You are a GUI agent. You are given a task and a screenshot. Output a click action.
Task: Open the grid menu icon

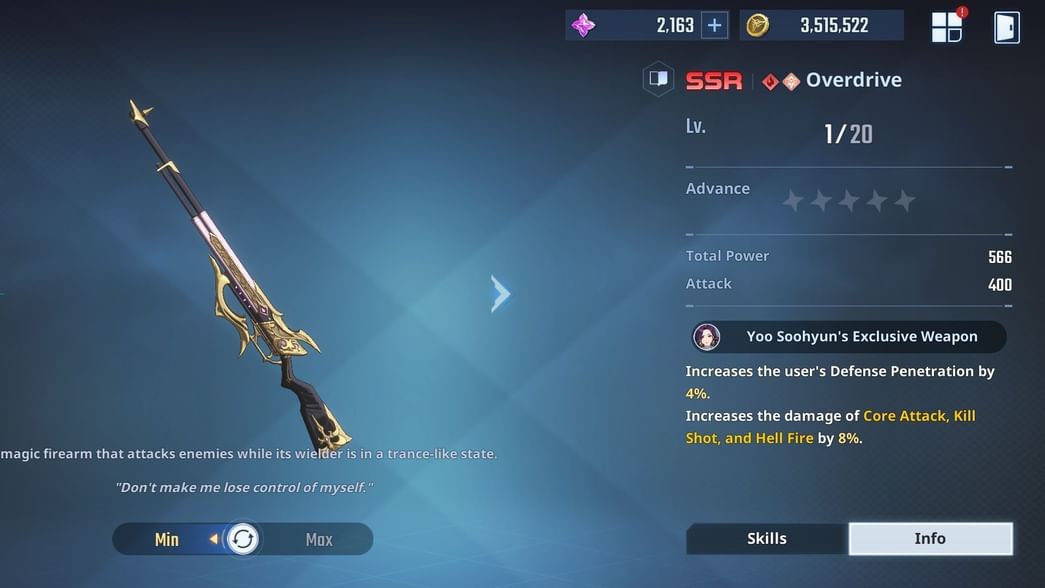click(x=946, y=27)
